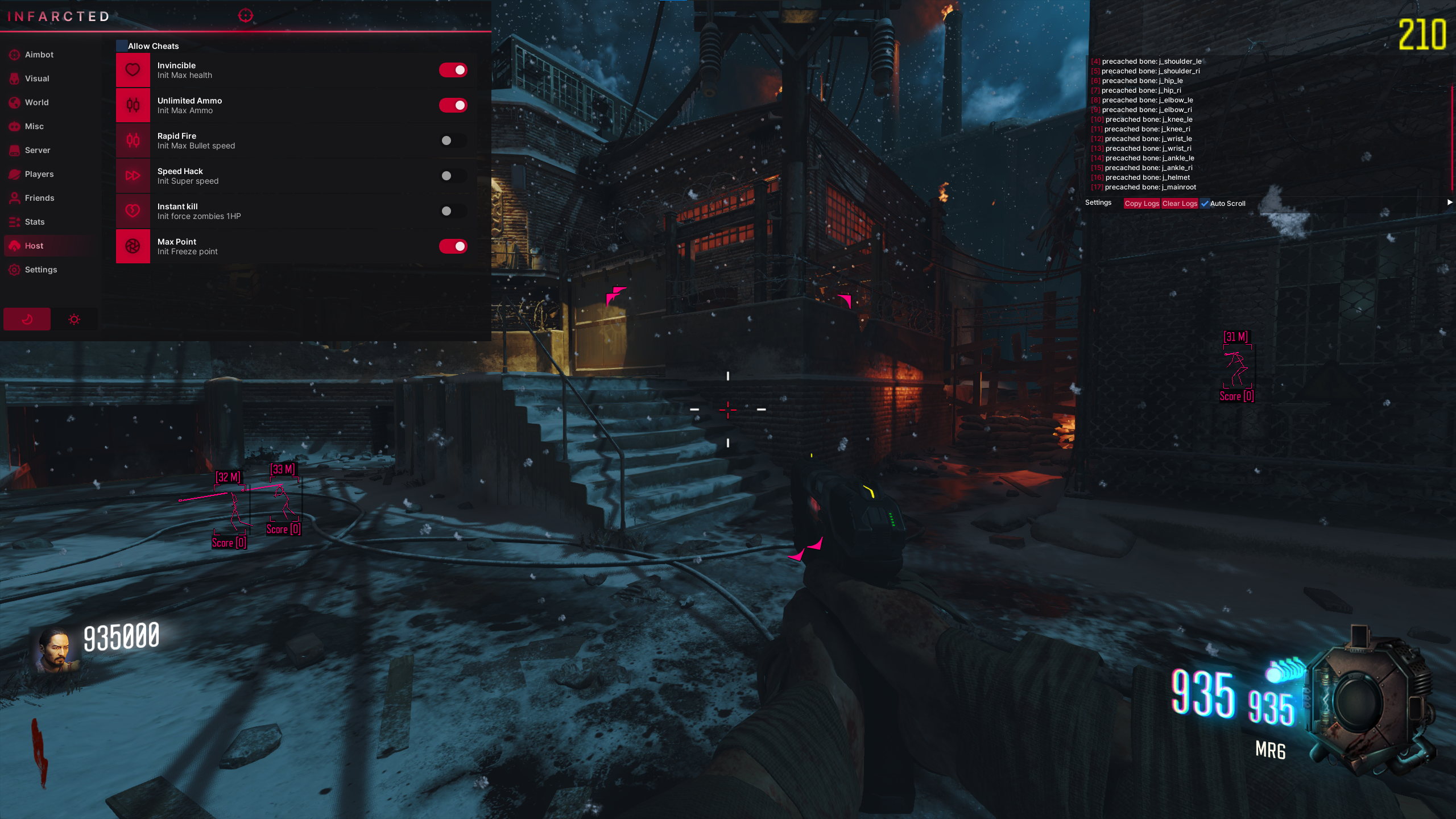The image size is (1456, 819).
Task: Select the Misc category
Action: click(x=34, y=126)
